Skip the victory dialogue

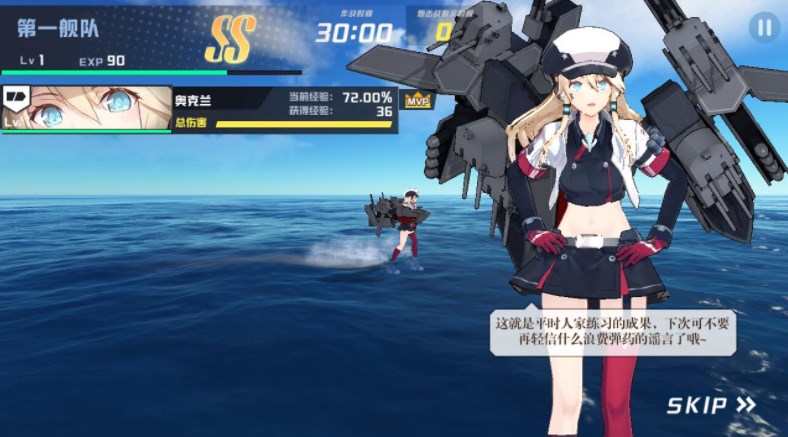(711, 405)
